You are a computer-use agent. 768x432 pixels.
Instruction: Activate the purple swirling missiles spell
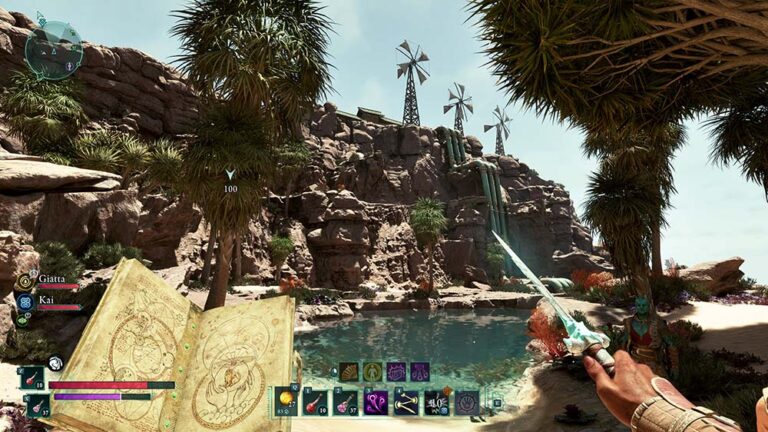coord(375,401)
